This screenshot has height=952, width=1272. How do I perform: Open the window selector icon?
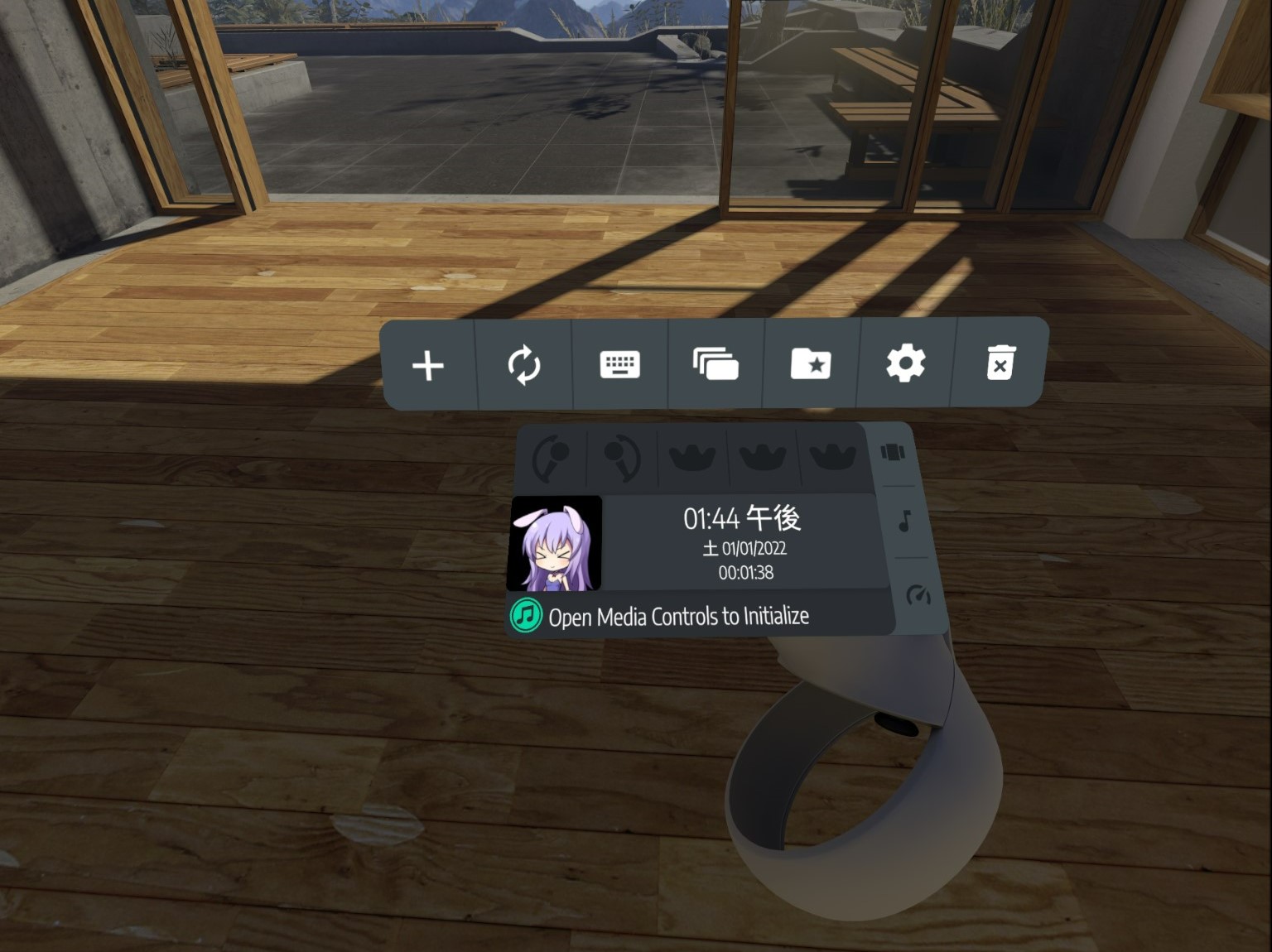pos(715,363)
